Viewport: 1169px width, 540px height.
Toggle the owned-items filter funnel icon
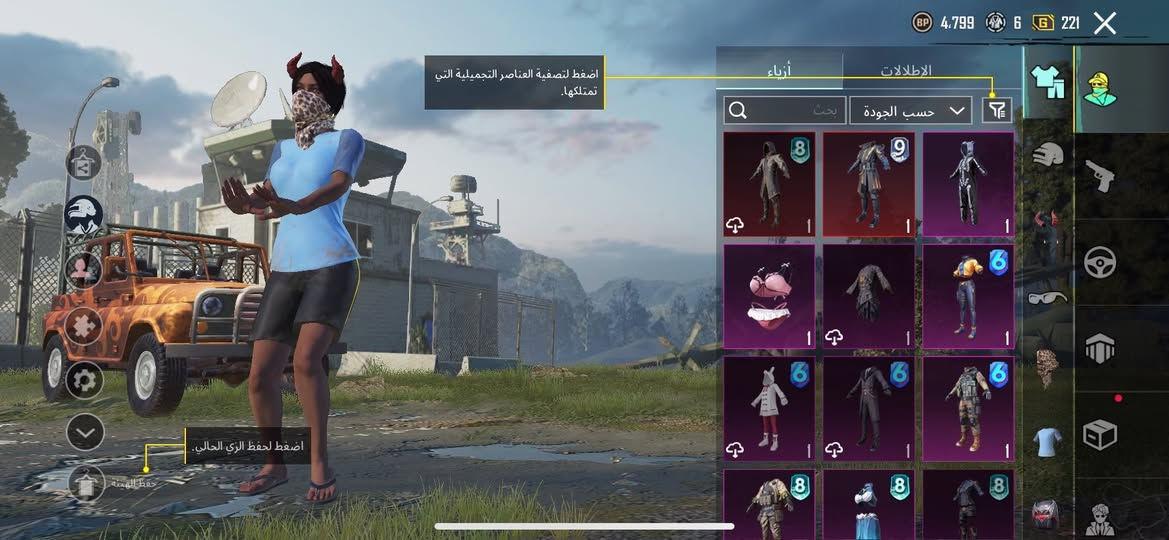pos(996,110)
